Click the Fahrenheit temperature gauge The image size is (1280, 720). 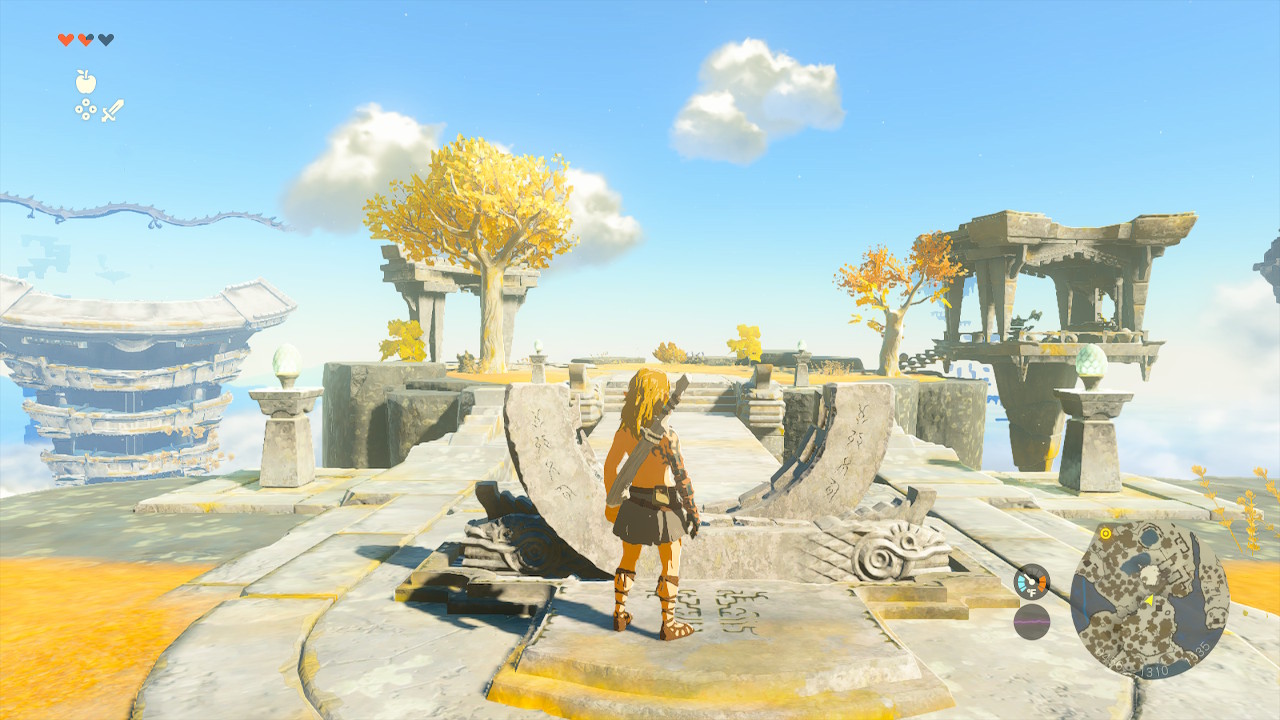(1031, 583)
